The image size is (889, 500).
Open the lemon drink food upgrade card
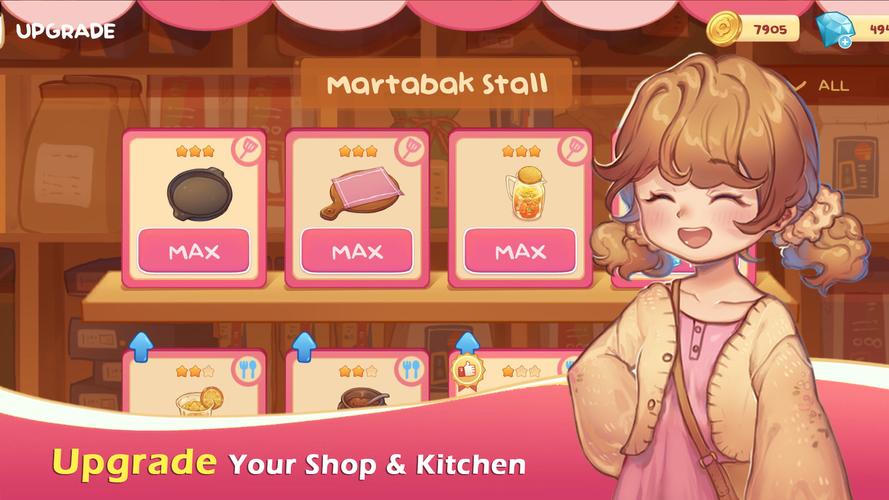click(x=194, y=385)
